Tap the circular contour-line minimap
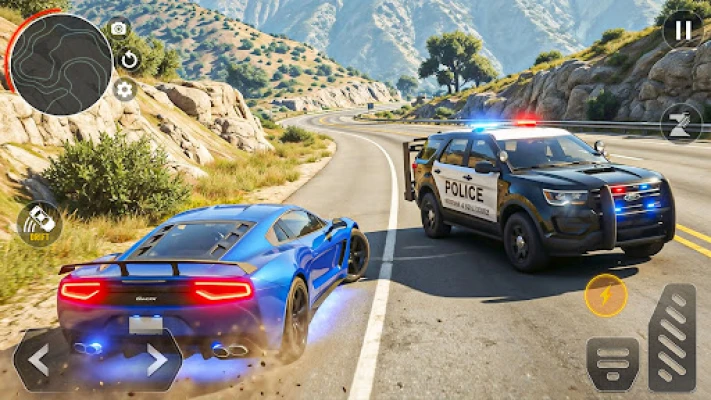The image size is (711, 400). point(61,63)
